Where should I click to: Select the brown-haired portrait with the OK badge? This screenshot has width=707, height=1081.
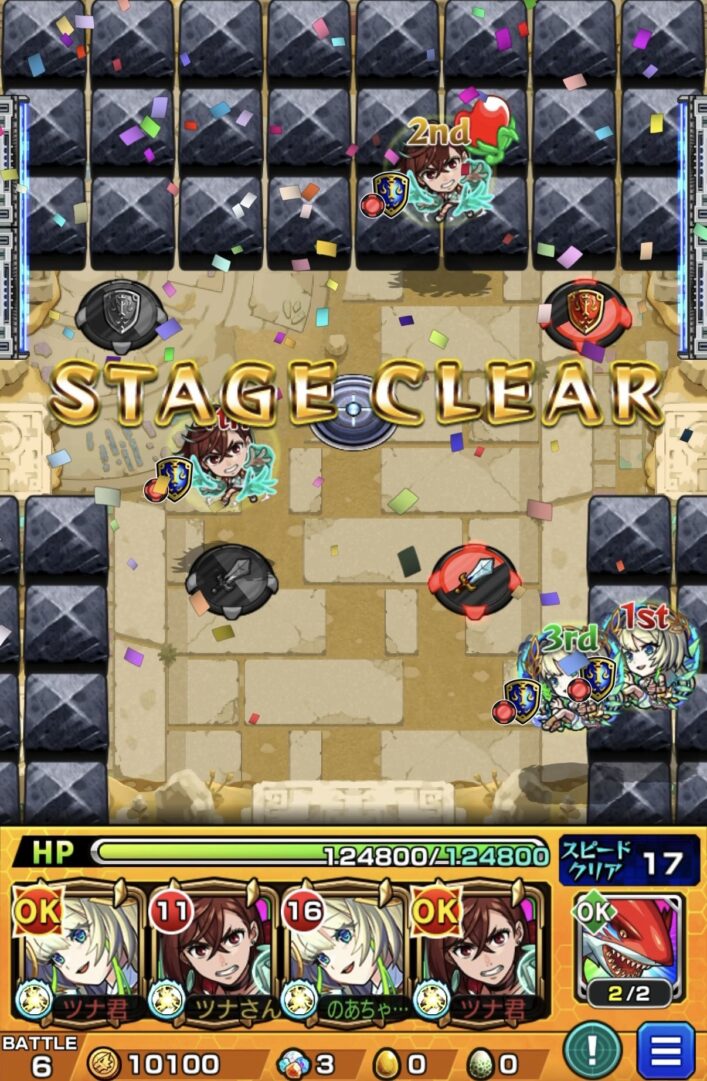pyautogui.click(x=478, y=952)
